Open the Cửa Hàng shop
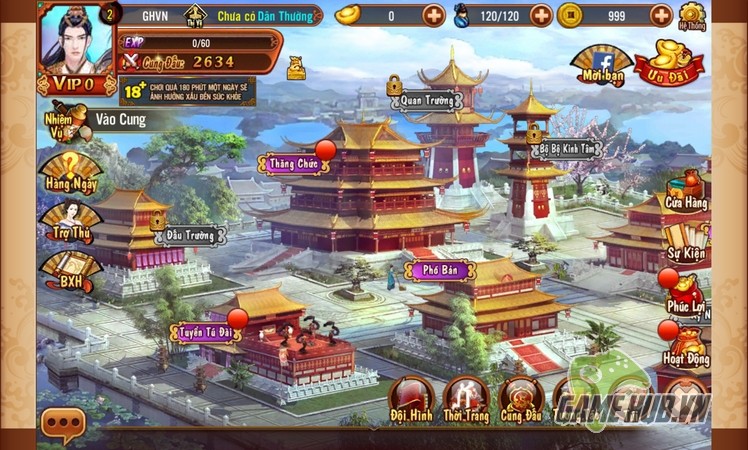This screenshot has height=450, width=748. coord(687,192)
